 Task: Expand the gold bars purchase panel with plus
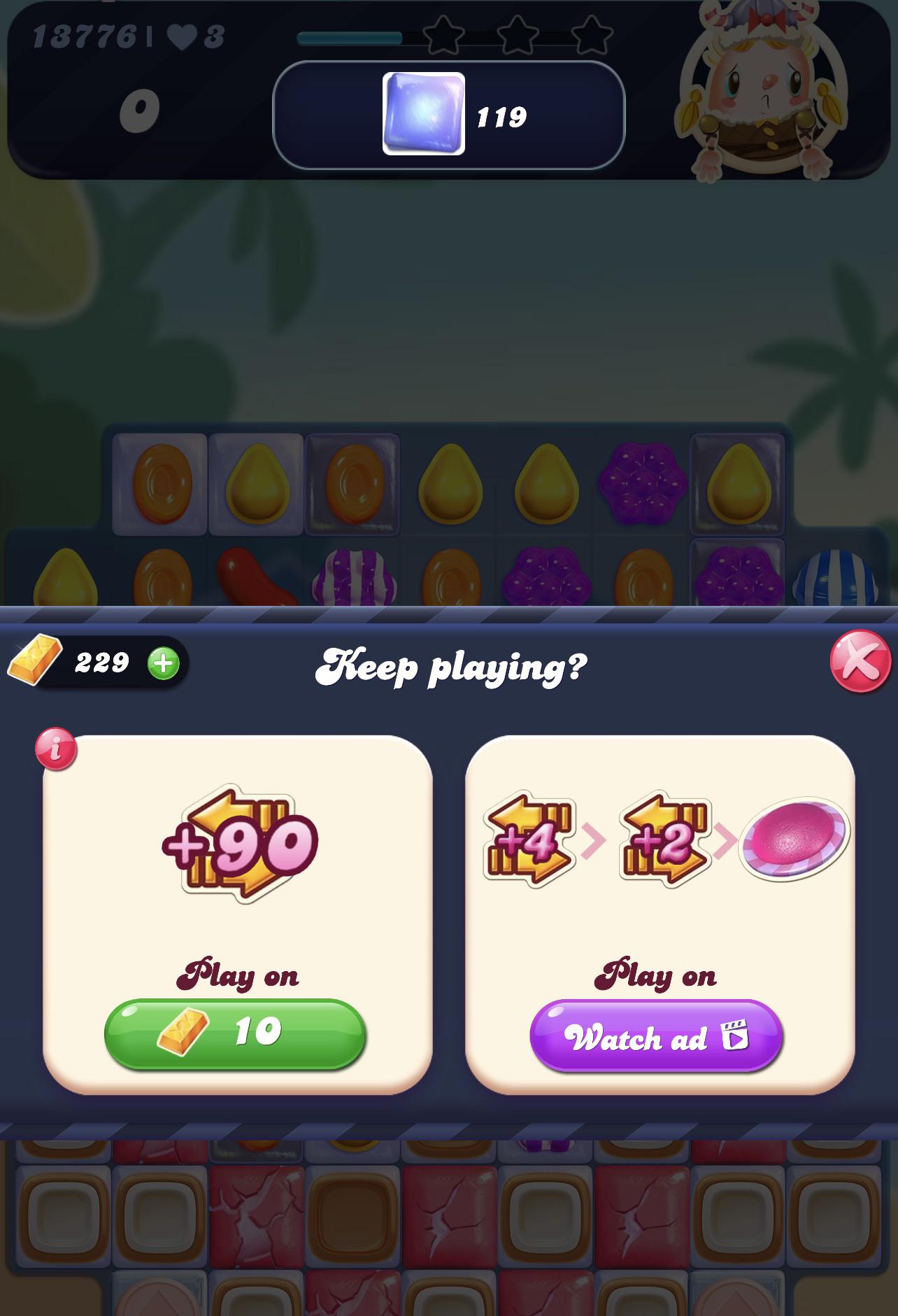point(164,663)
